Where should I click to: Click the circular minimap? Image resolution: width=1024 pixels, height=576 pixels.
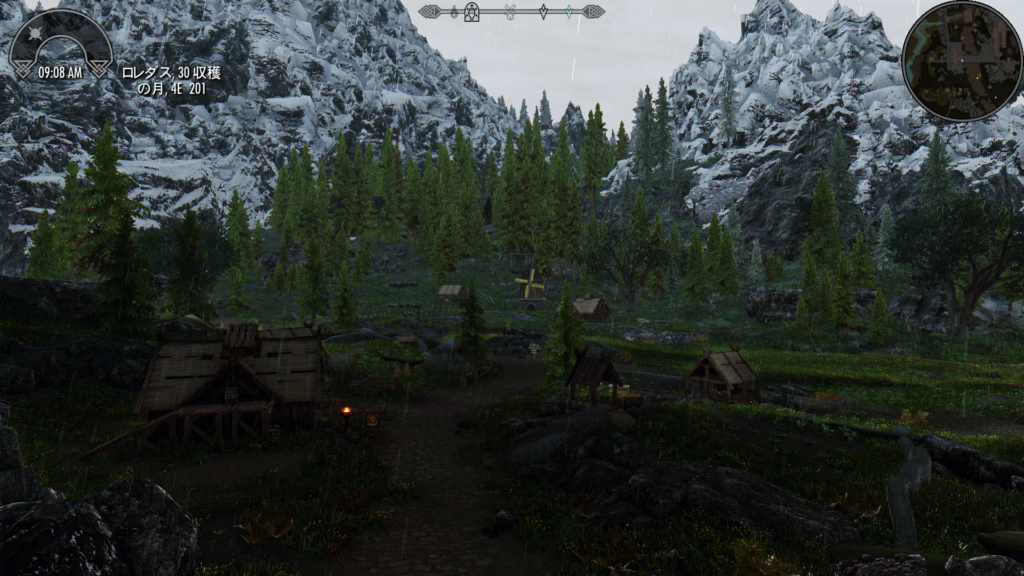pyautogui.click(x=961, y=60)
